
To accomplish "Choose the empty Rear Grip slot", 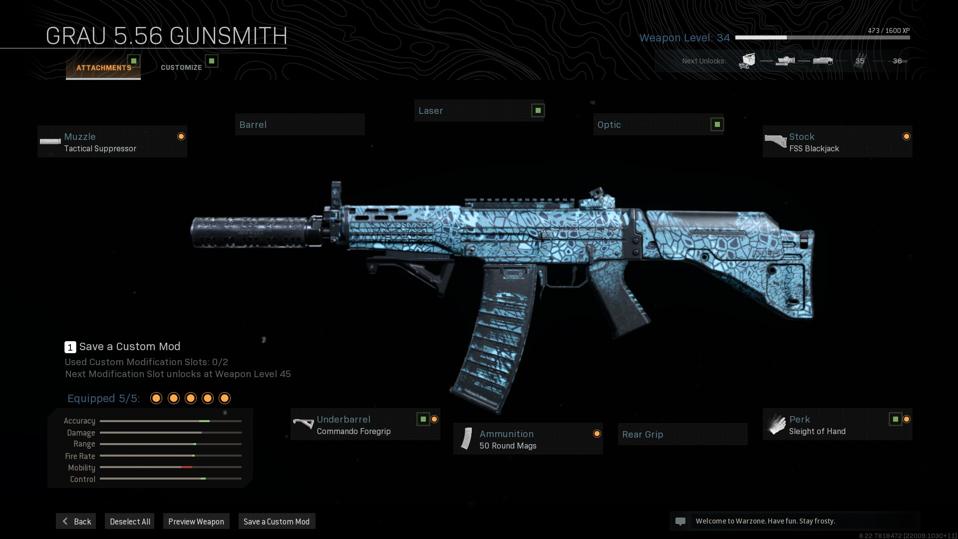I will click(x=682, y=435).
